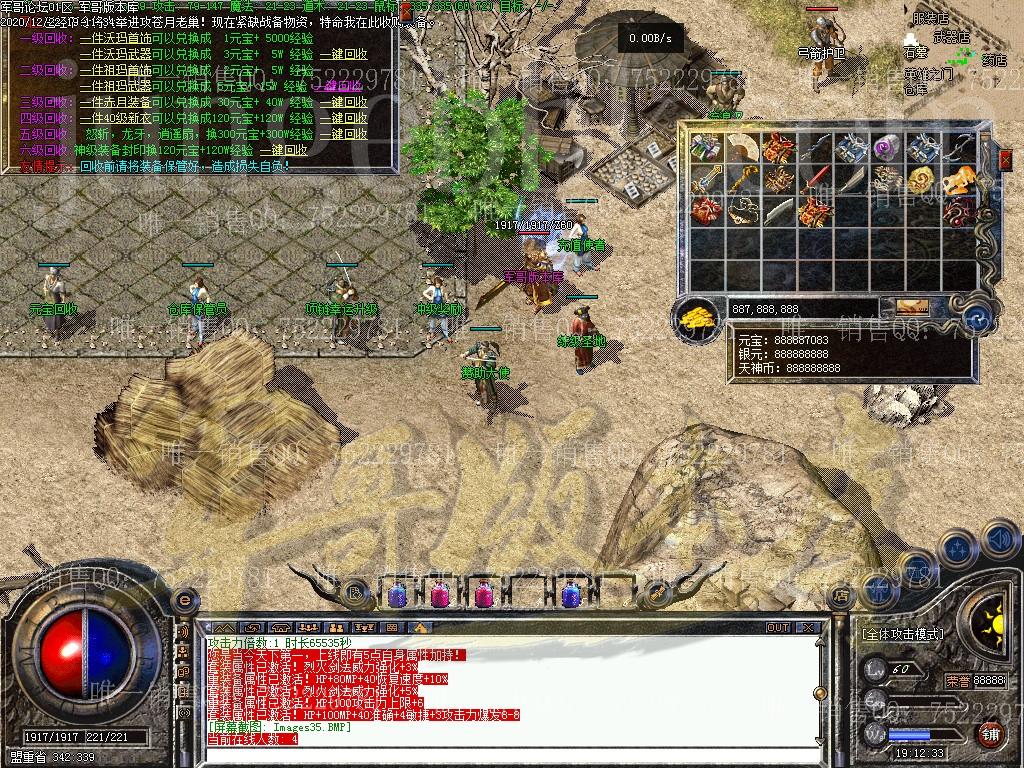Select the white folding fan item

(x=741, y=148)
